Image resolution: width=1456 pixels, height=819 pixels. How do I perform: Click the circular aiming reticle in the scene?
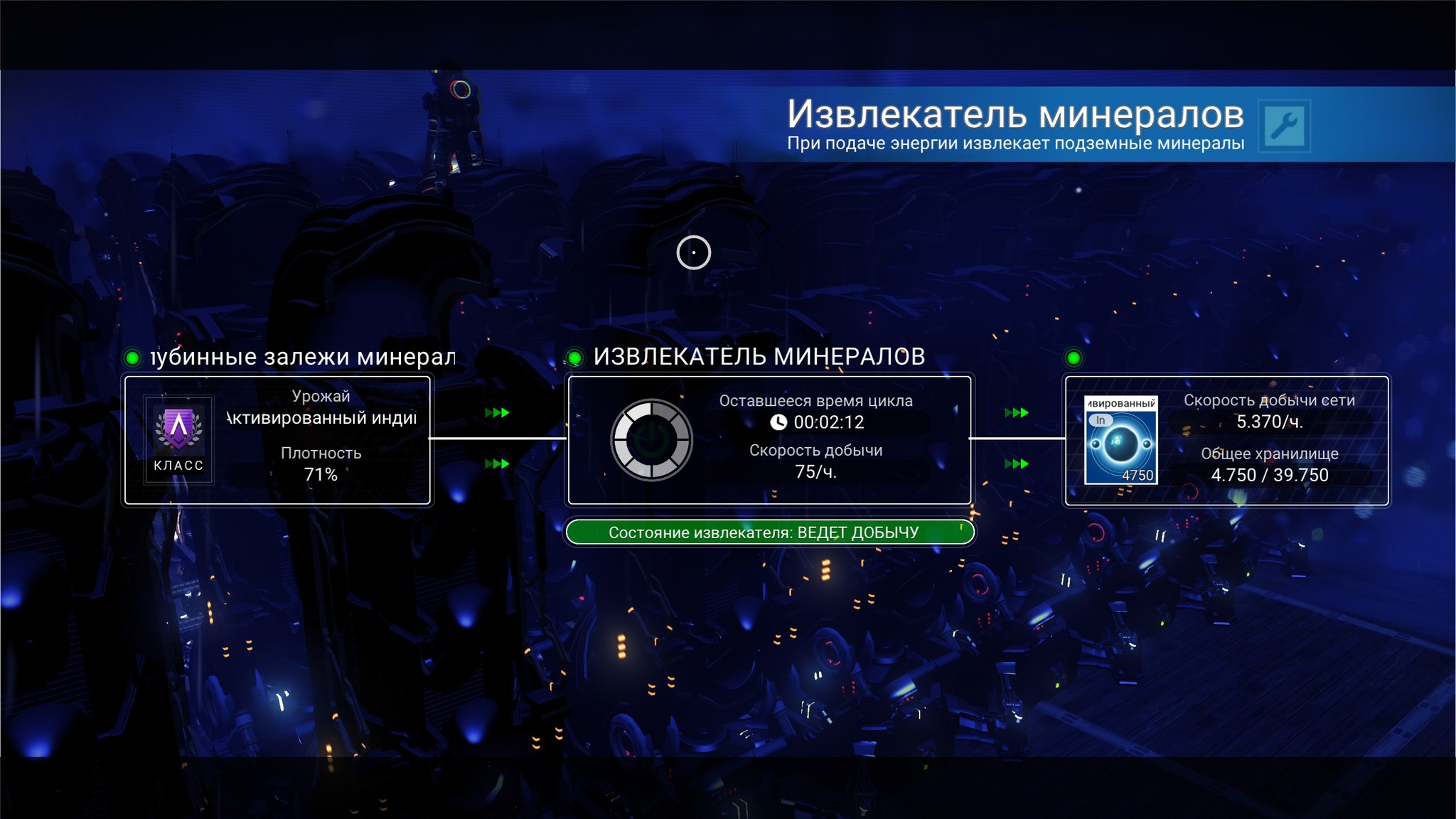coord(694,252)
